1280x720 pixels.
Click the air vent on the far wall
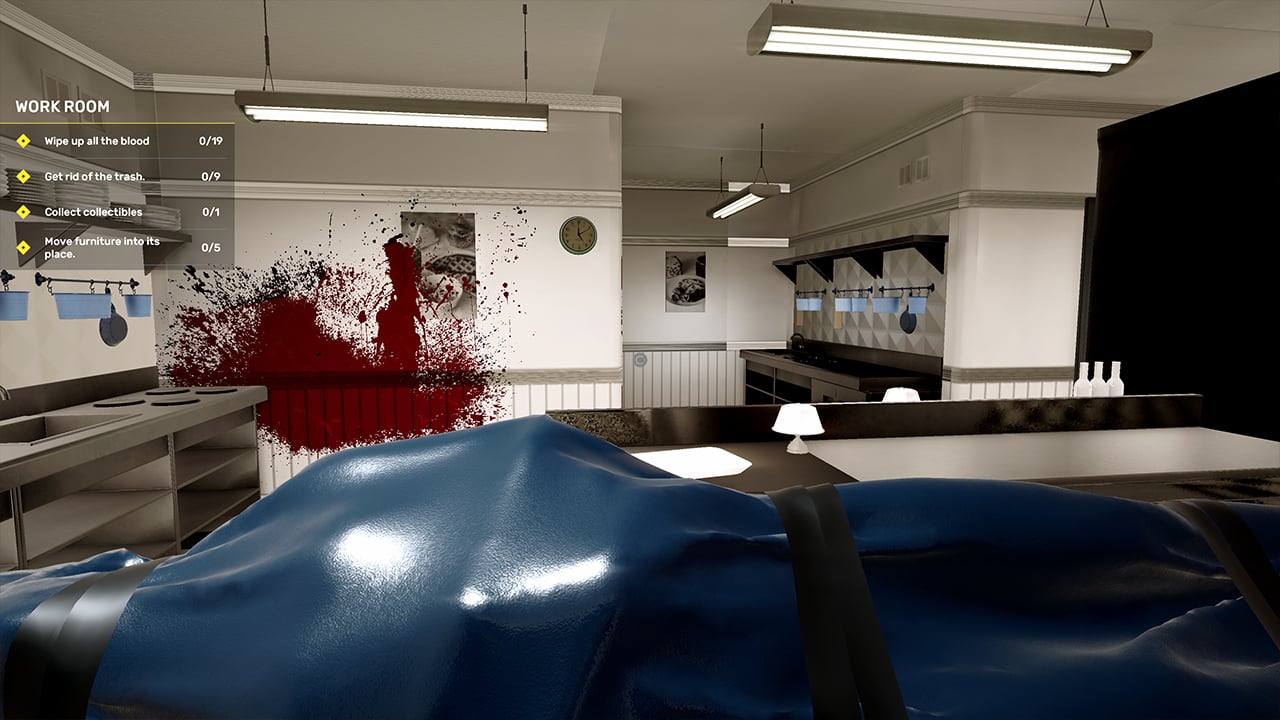tap(915, 170)
